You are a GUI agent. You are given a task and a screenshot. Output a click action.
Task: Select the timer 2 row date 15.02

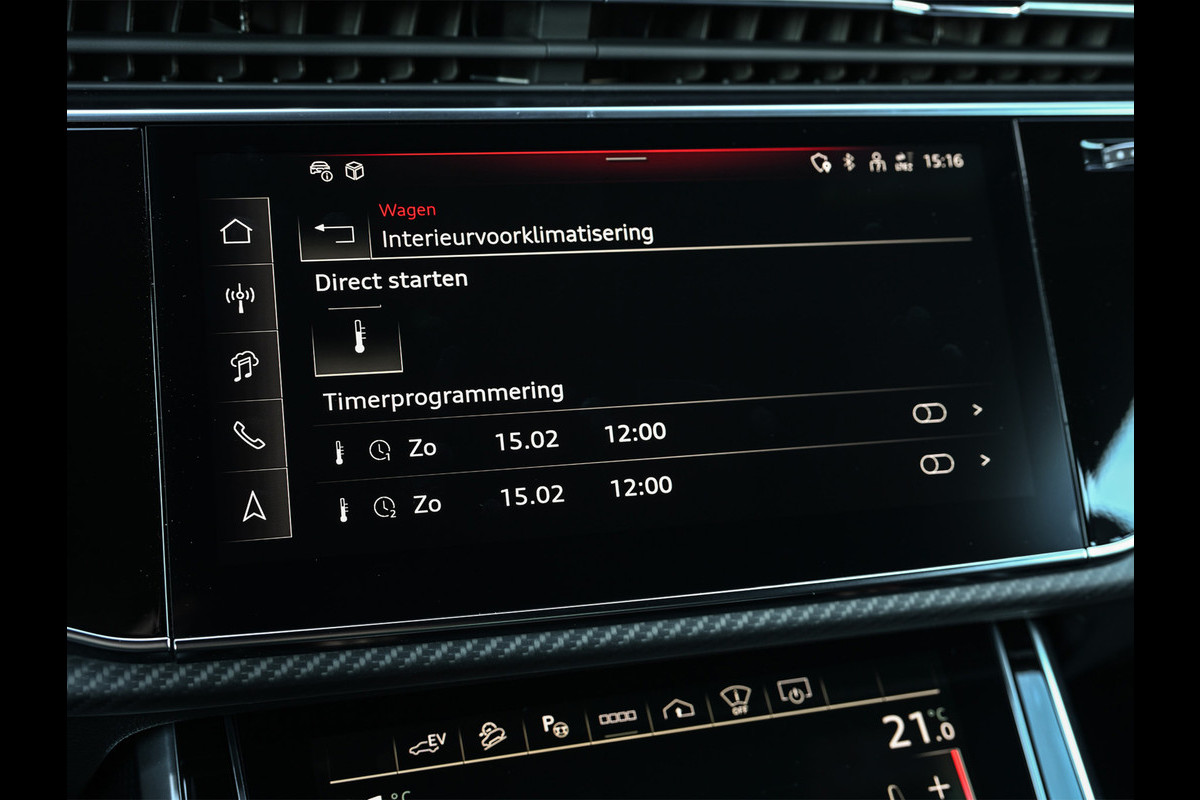pyautogui.click(x=532, y=495)
